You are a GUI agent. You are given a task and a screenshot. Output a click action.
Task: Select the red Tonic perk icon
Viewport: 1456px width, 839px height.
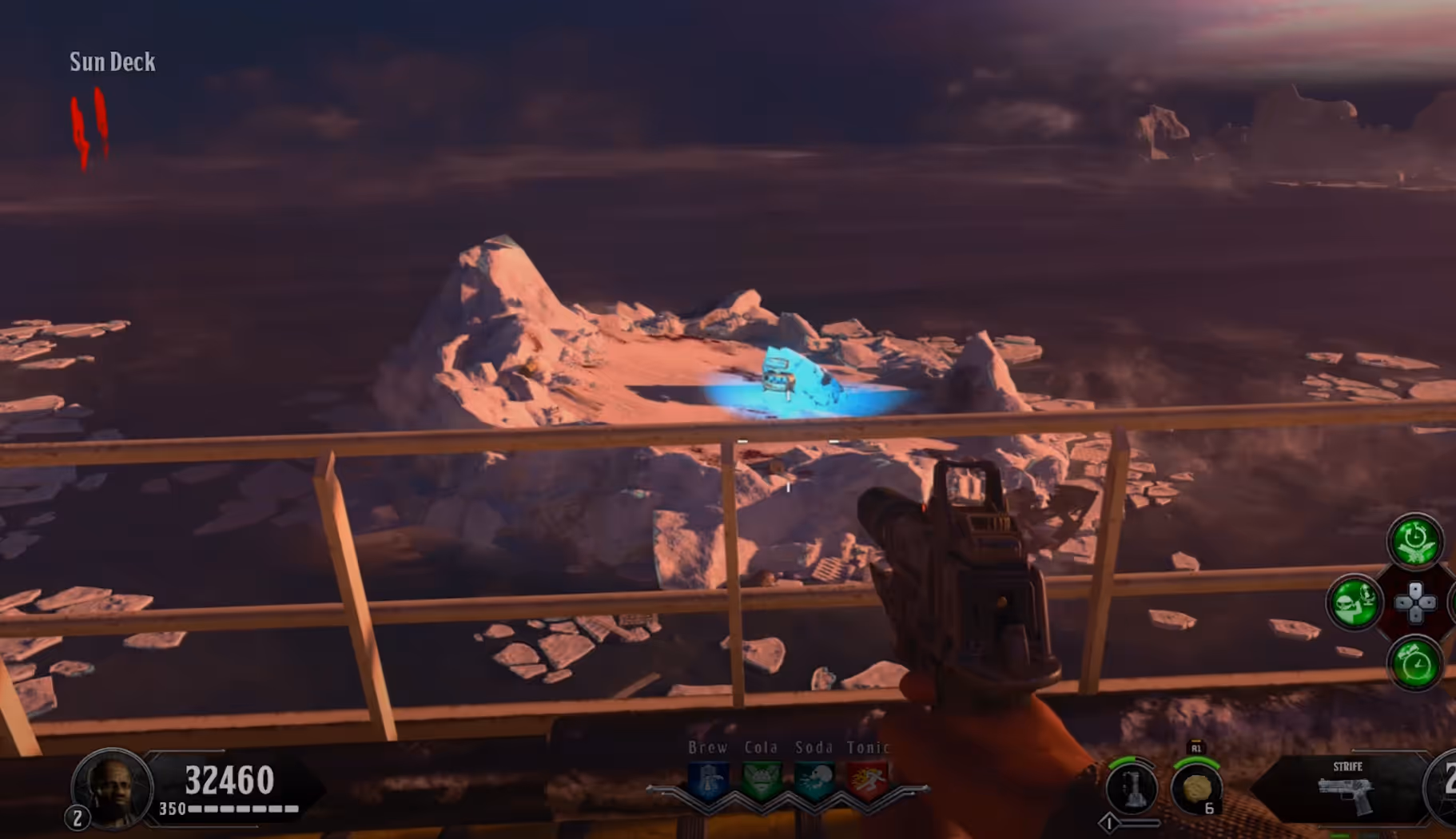pyautogui.click(x=868, y=781)
